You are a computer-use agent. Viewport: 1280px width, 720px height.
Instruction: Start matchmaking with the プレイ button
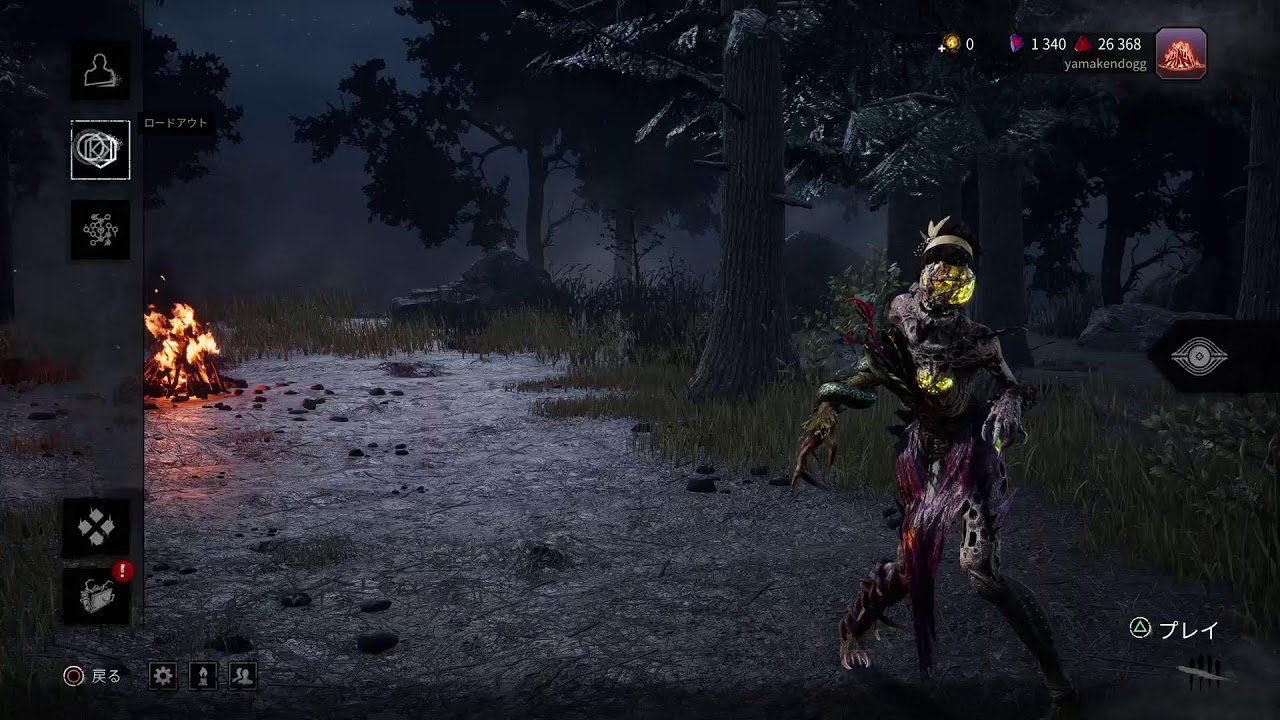click(1176, 629)
